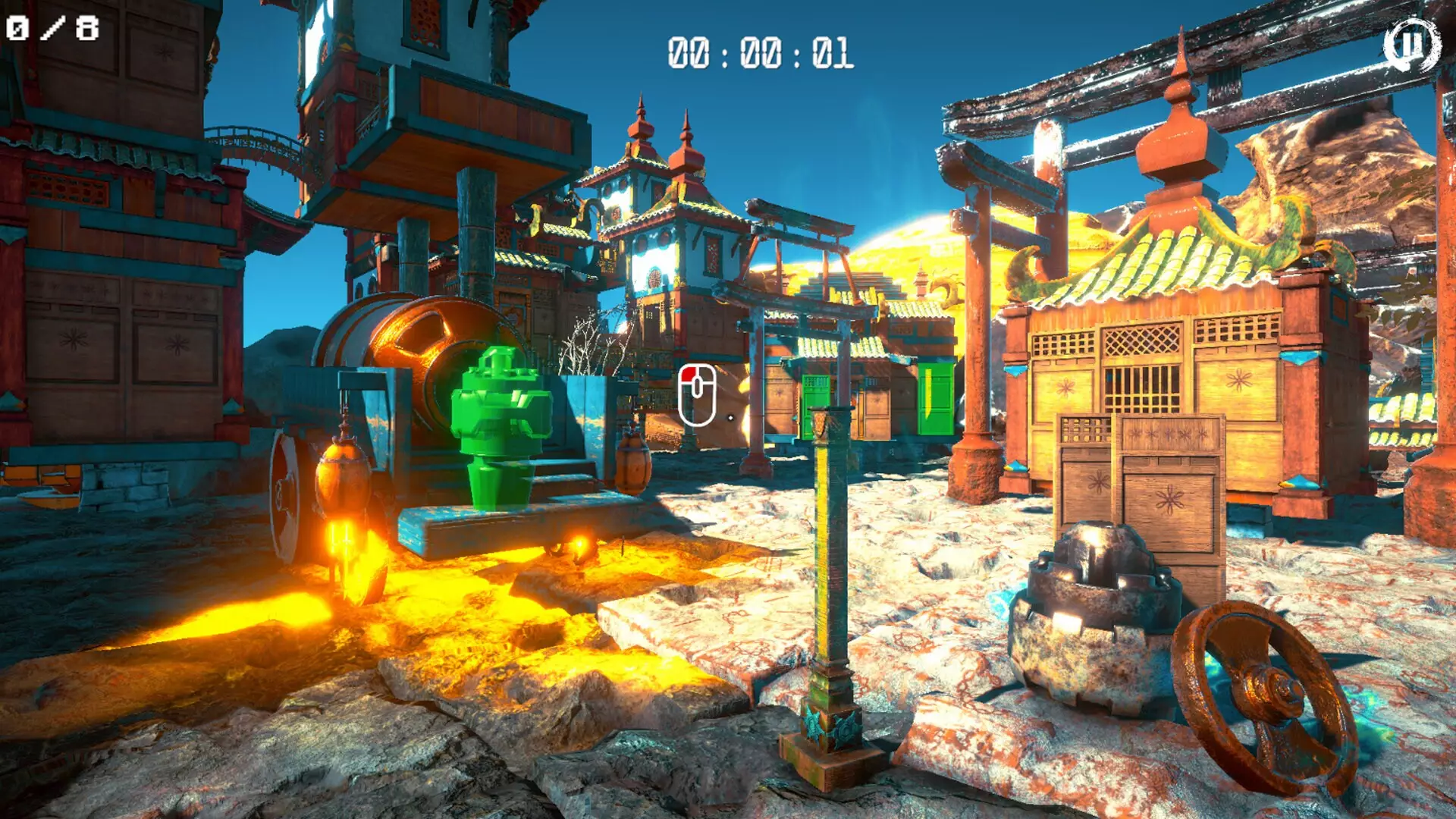1456x819 pixels.
Task: Click the left-click mouse hint icon
Action: (x=698, y=395)
